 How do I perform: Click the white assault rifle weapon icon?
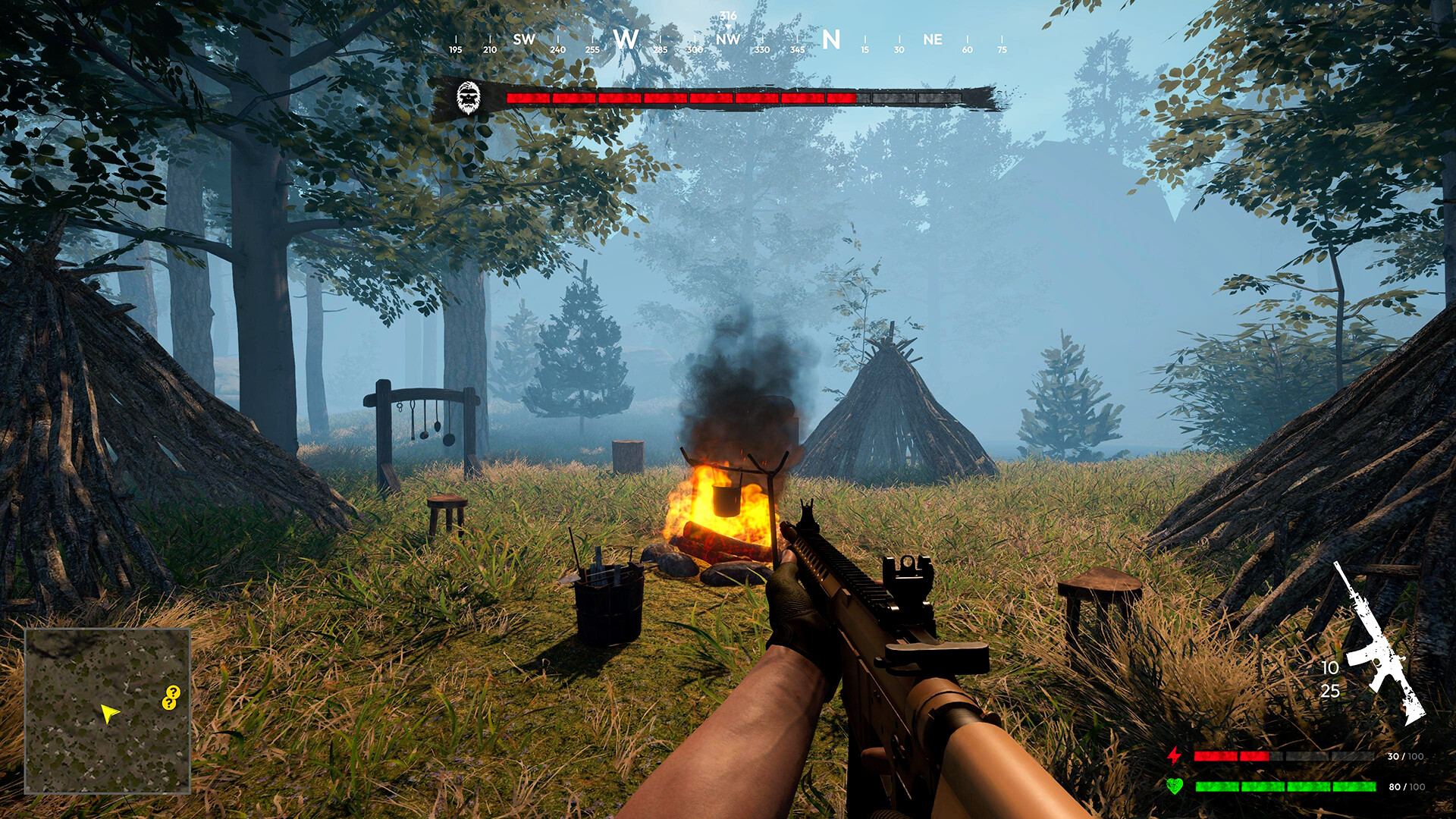click(1379, 643)
